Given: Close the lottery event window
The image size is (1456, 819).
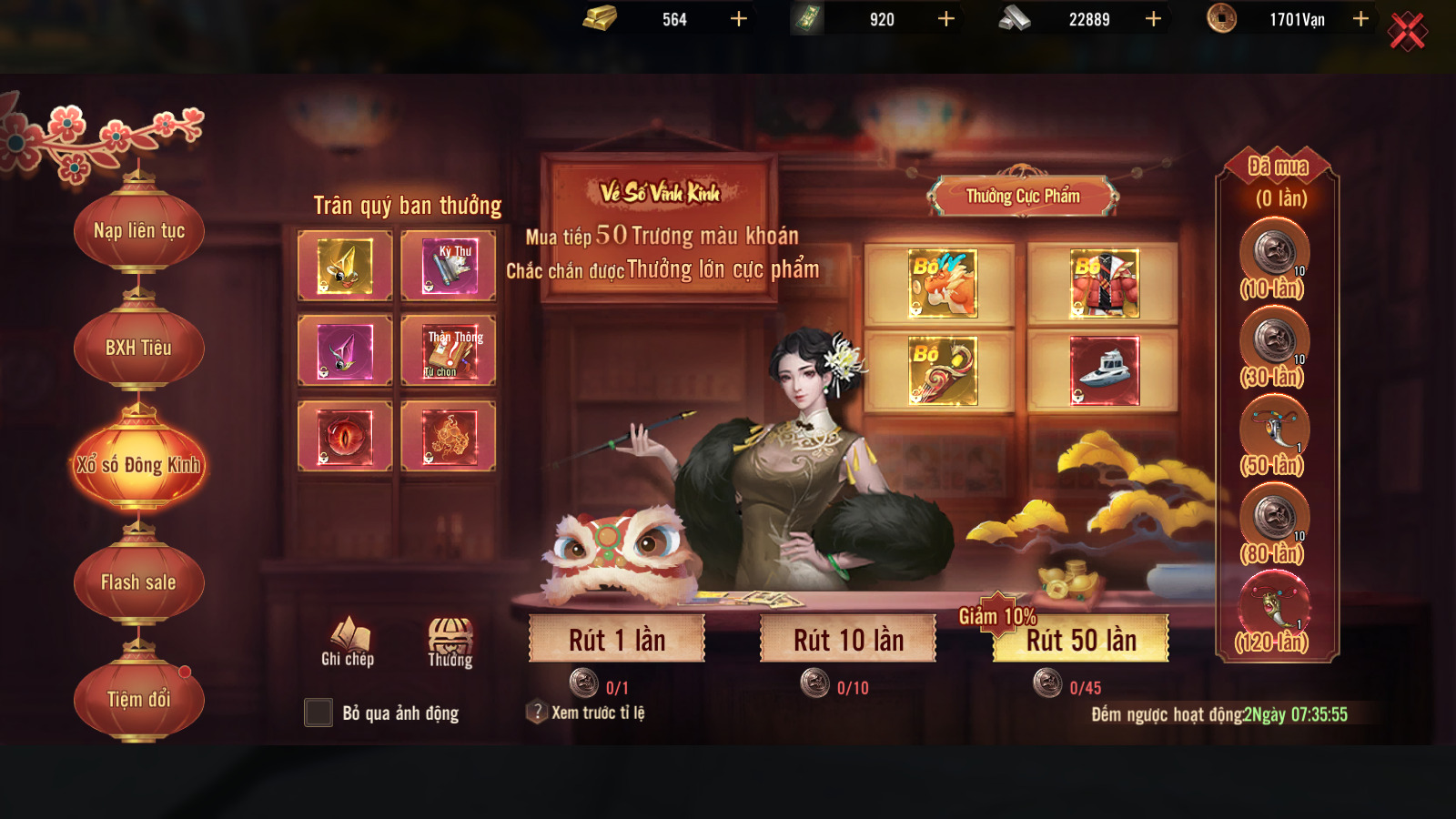Looking at the screenshot, I should click(1407, 32).
